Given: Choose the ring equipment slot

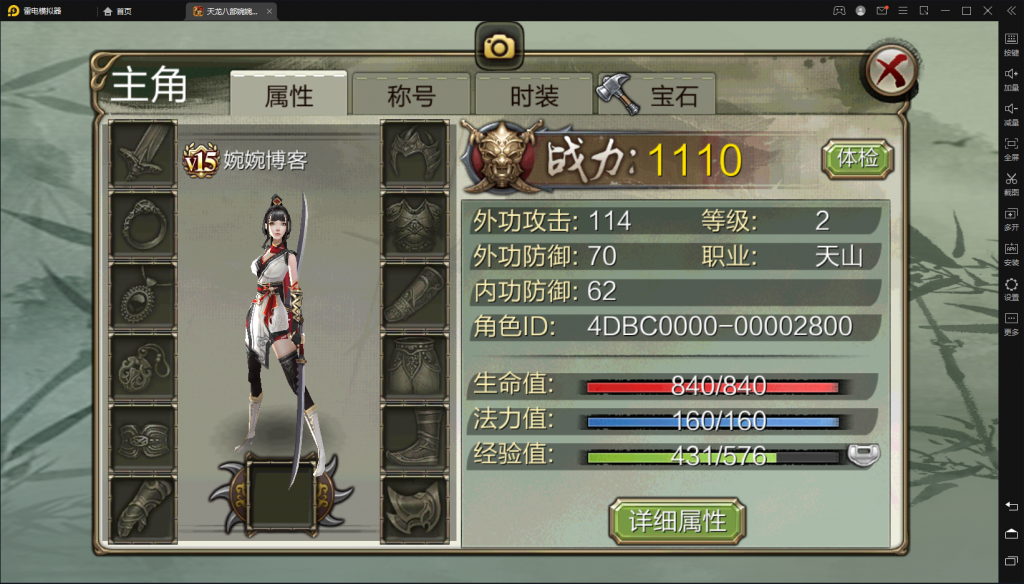Looking at the screenshot, I should (142, 225).
